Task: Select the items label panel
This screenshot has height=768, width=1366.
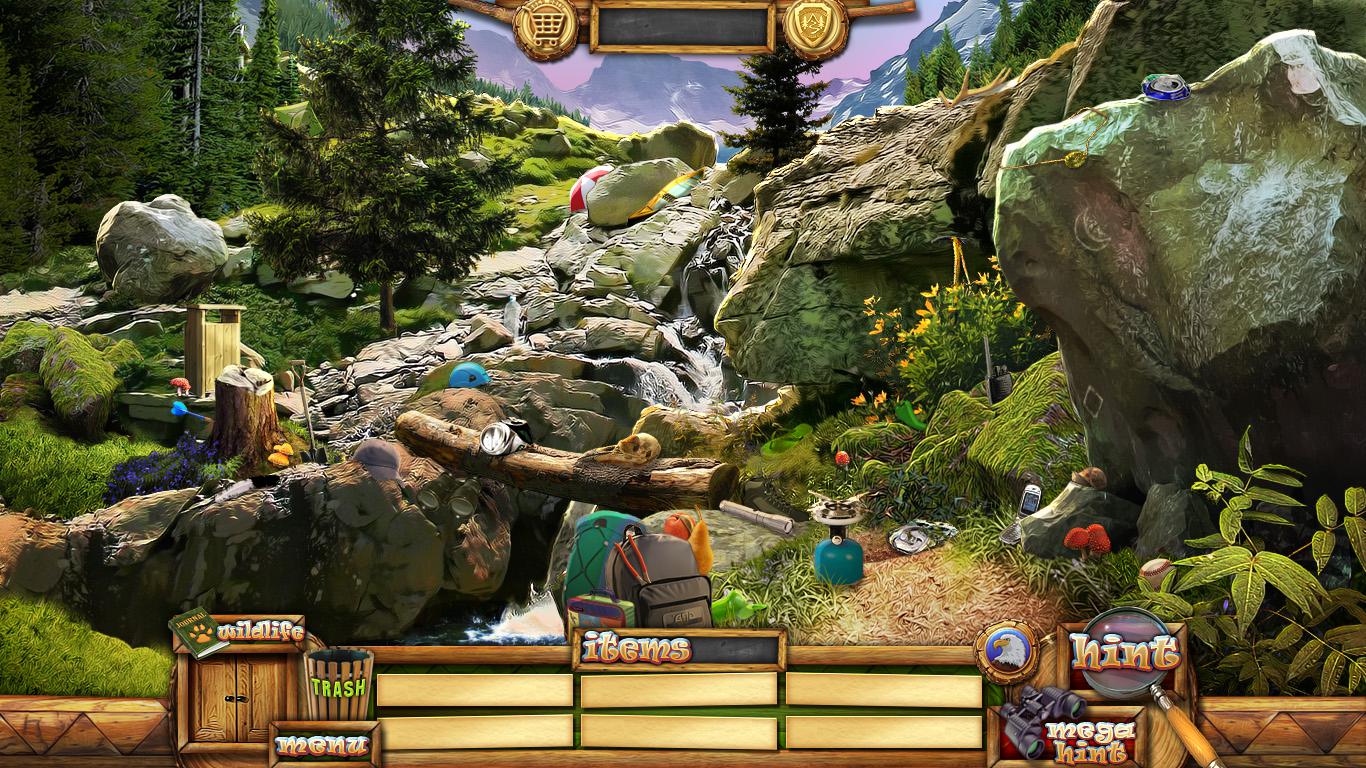Action: click(679, 650)
